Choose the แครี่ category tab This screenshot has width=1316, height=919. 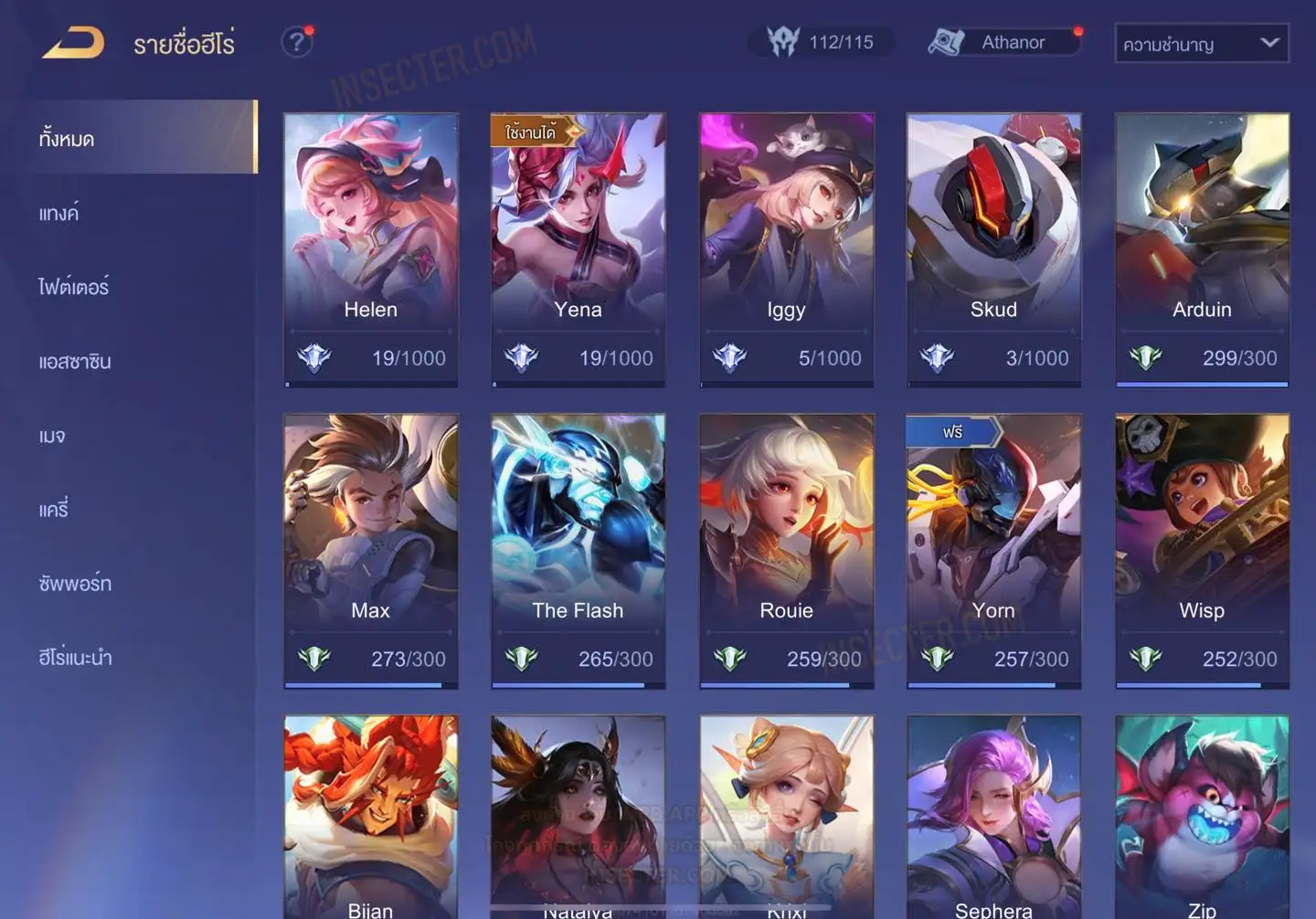pyautogui.click(x=54, y=510)
